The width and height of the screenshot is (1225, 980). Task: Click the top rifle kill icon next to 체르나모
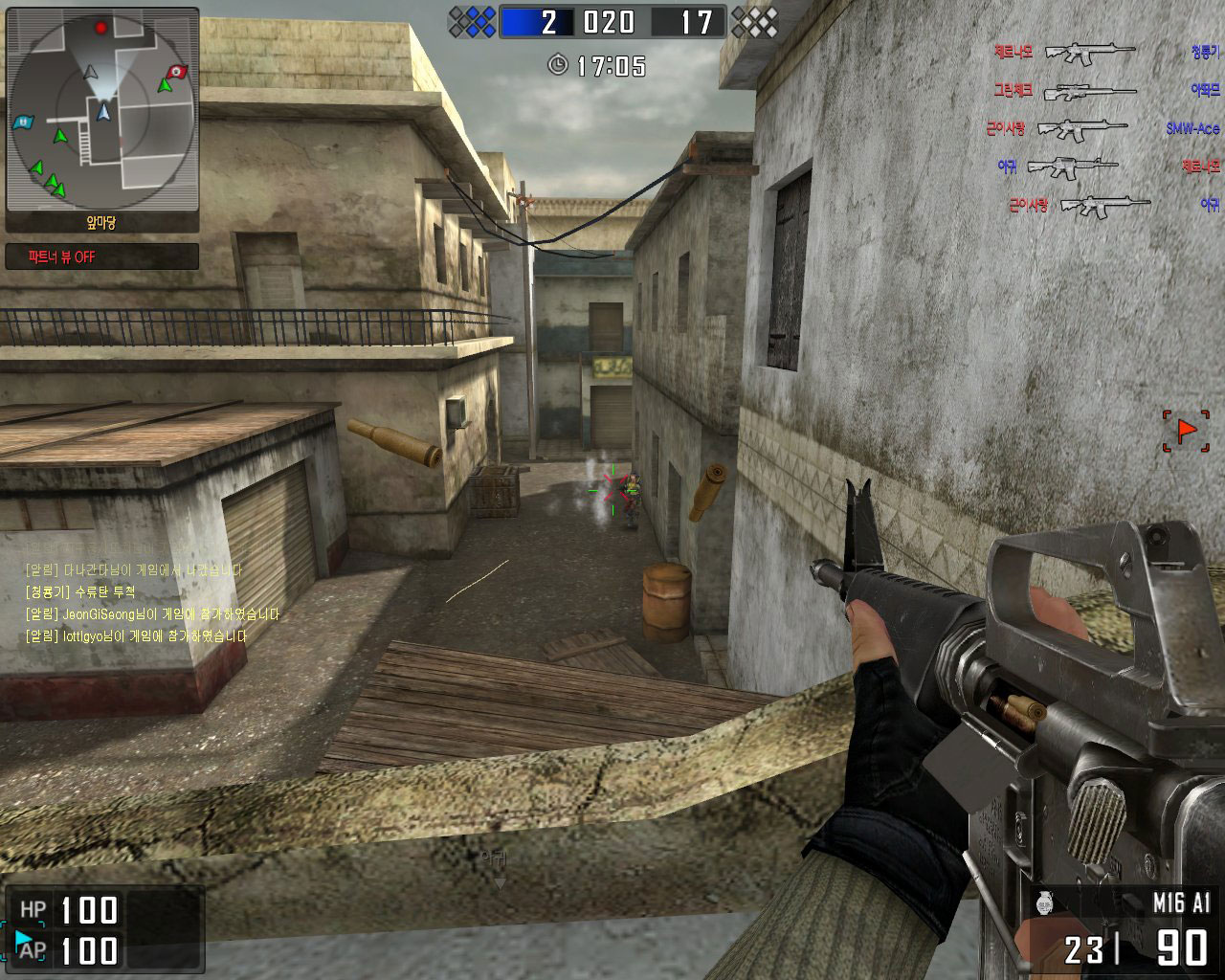[x=1091, y=50]
